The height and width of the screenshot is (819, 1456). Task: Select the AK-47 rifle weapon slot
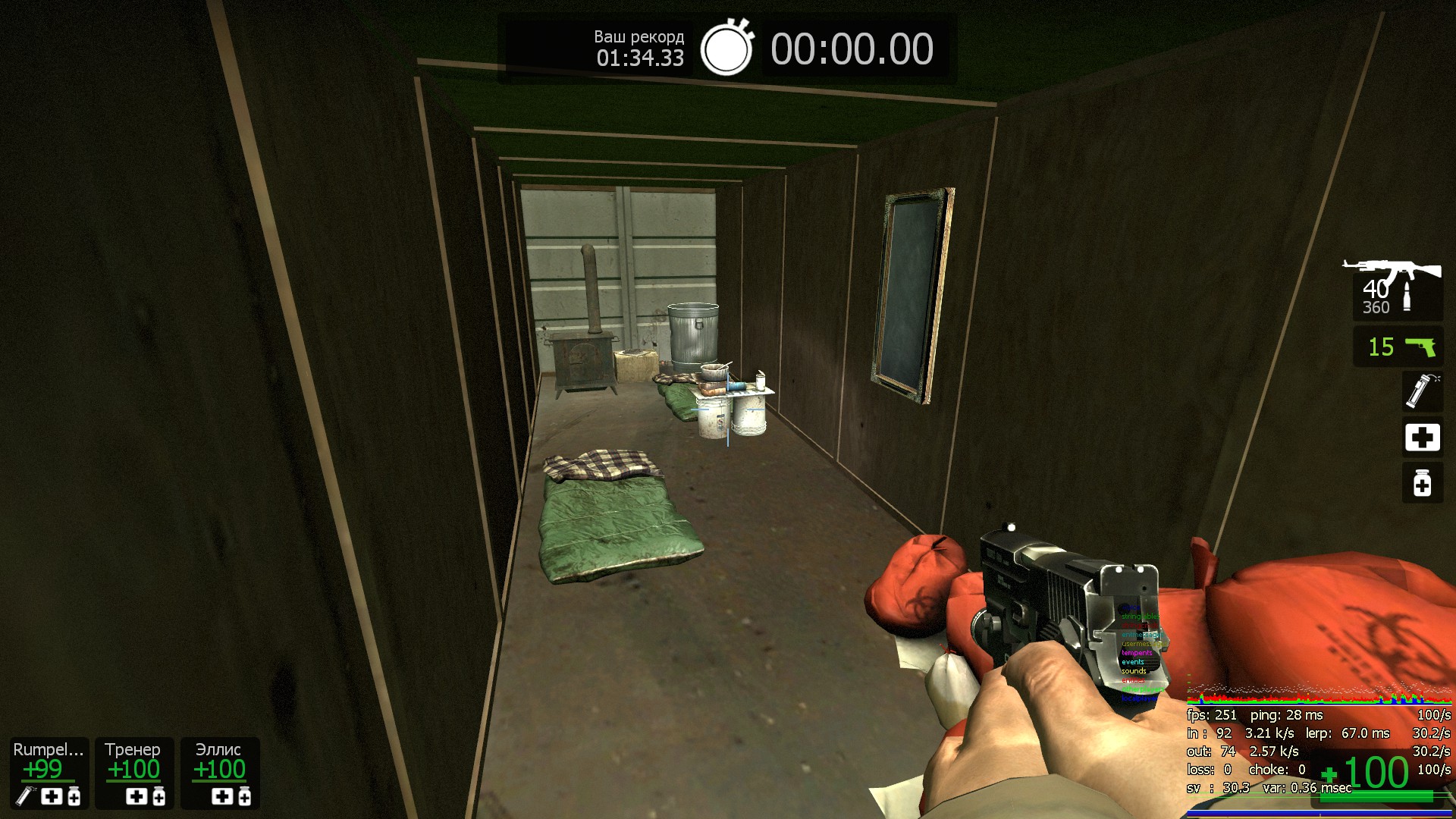click(1396, 288)
